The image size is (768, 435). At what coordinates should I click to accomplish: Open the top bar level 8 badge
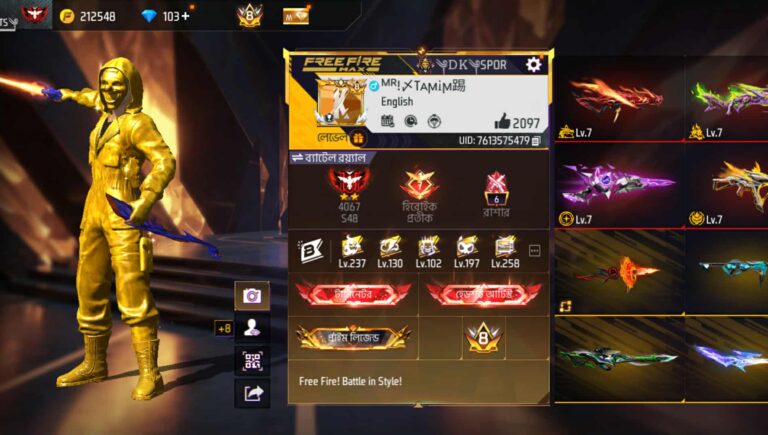(x=249, y=15)
